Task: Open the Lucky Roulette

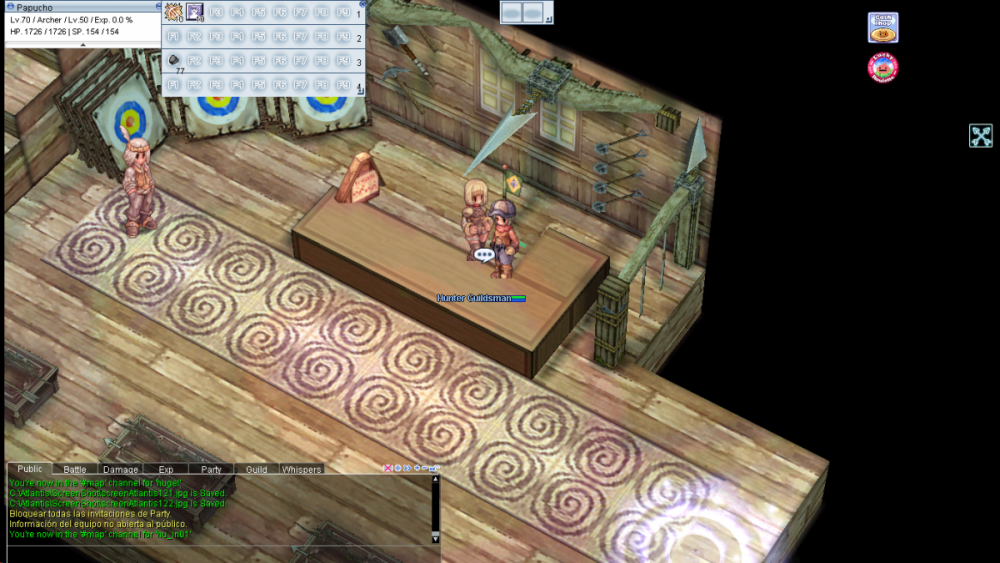Action: [x=883, y=68]
